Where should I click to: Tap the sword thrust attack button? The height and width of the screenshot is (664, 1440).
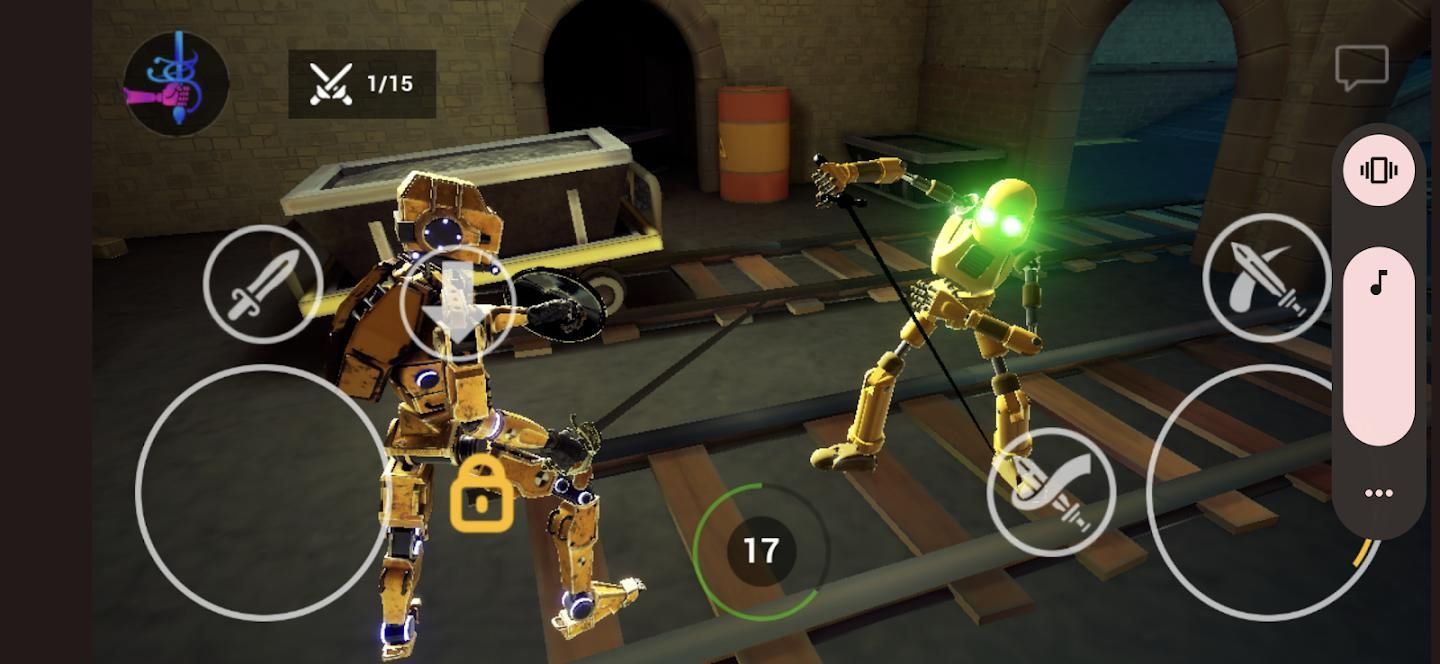point(263,284)
